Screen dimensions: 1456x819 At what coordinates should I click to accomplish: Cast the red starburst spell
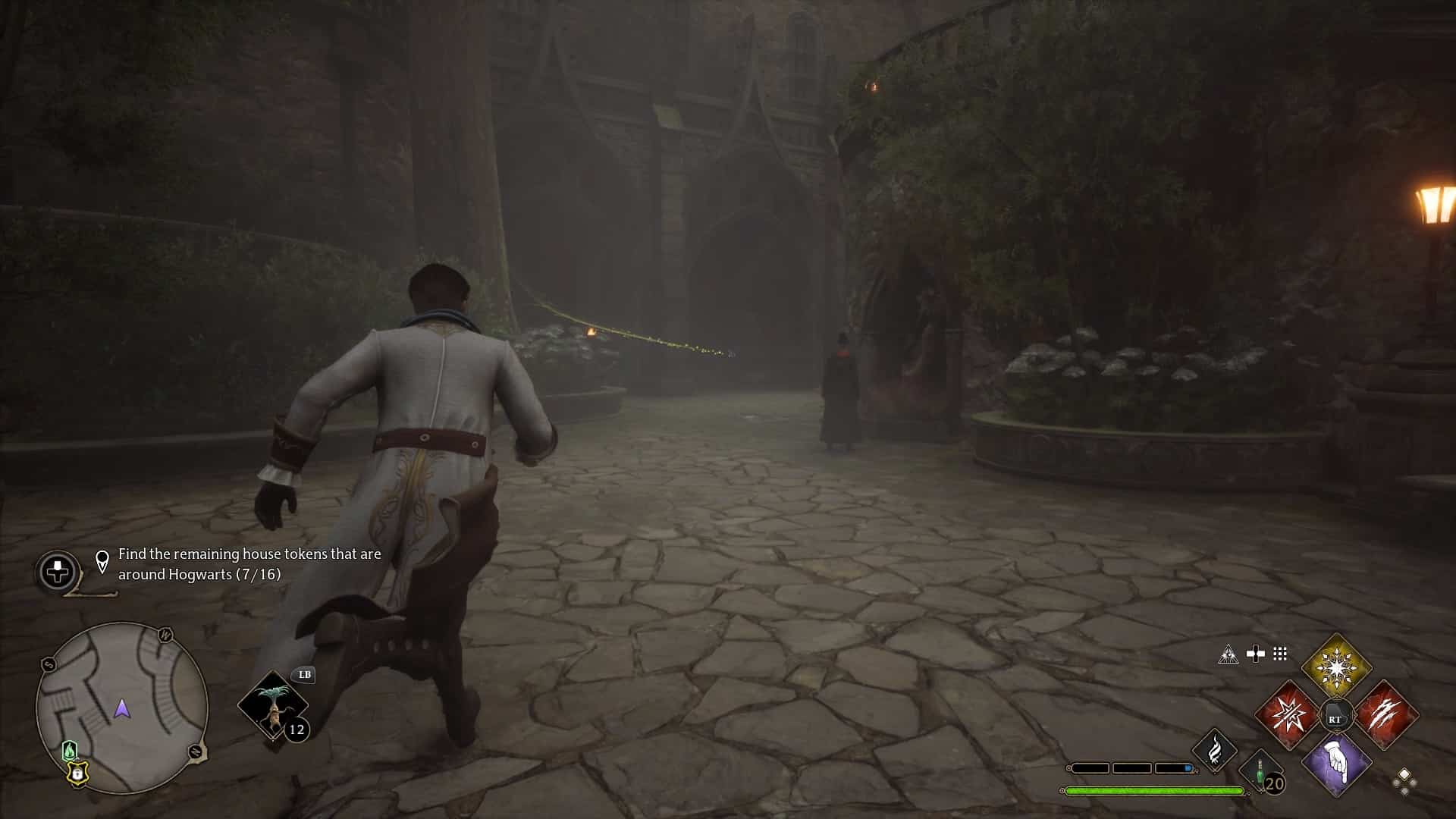(x=1287, y=714)
